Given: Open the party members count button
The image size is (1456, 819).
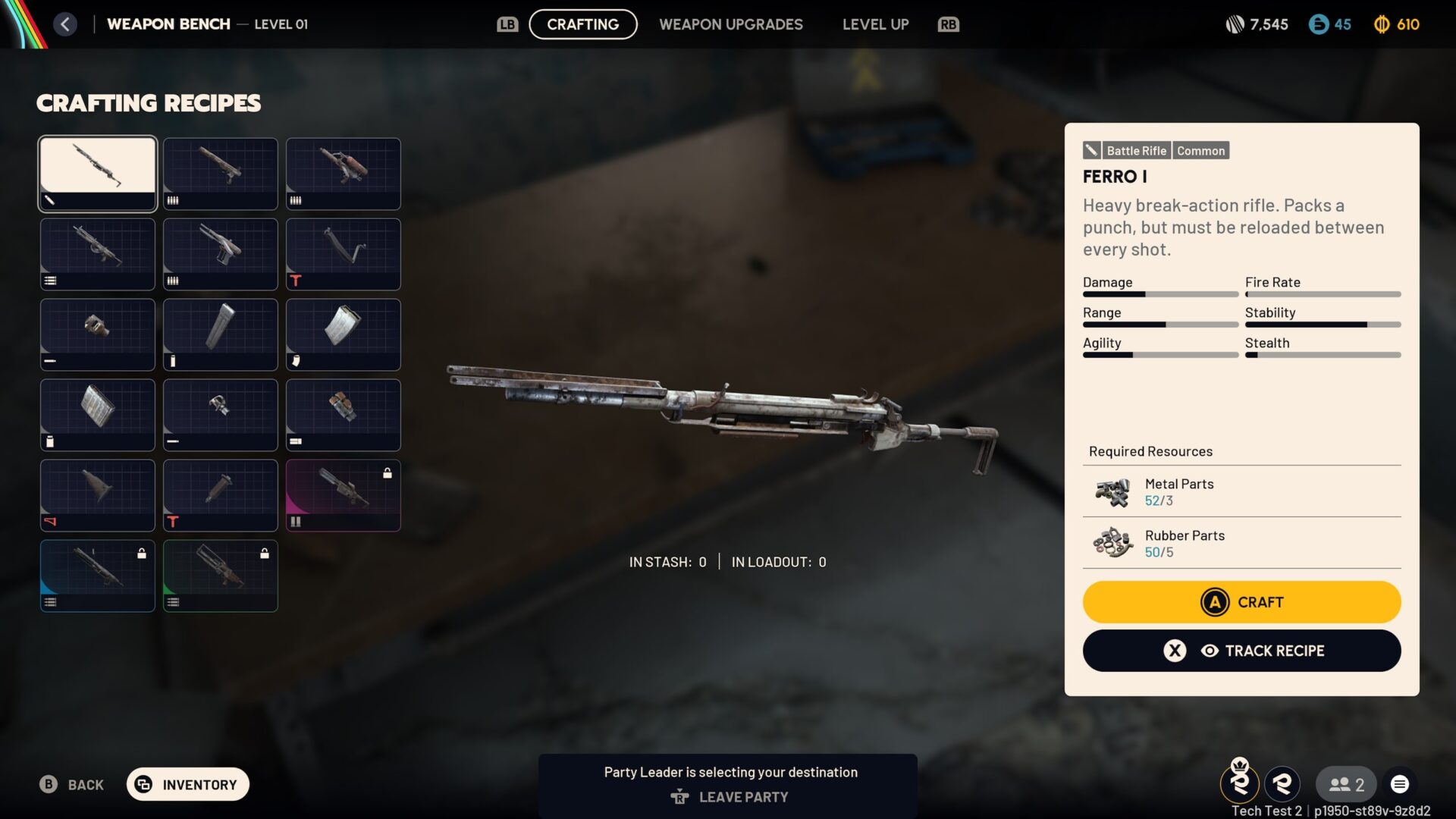Looking at the screenshot, I should coord(1346,784).
